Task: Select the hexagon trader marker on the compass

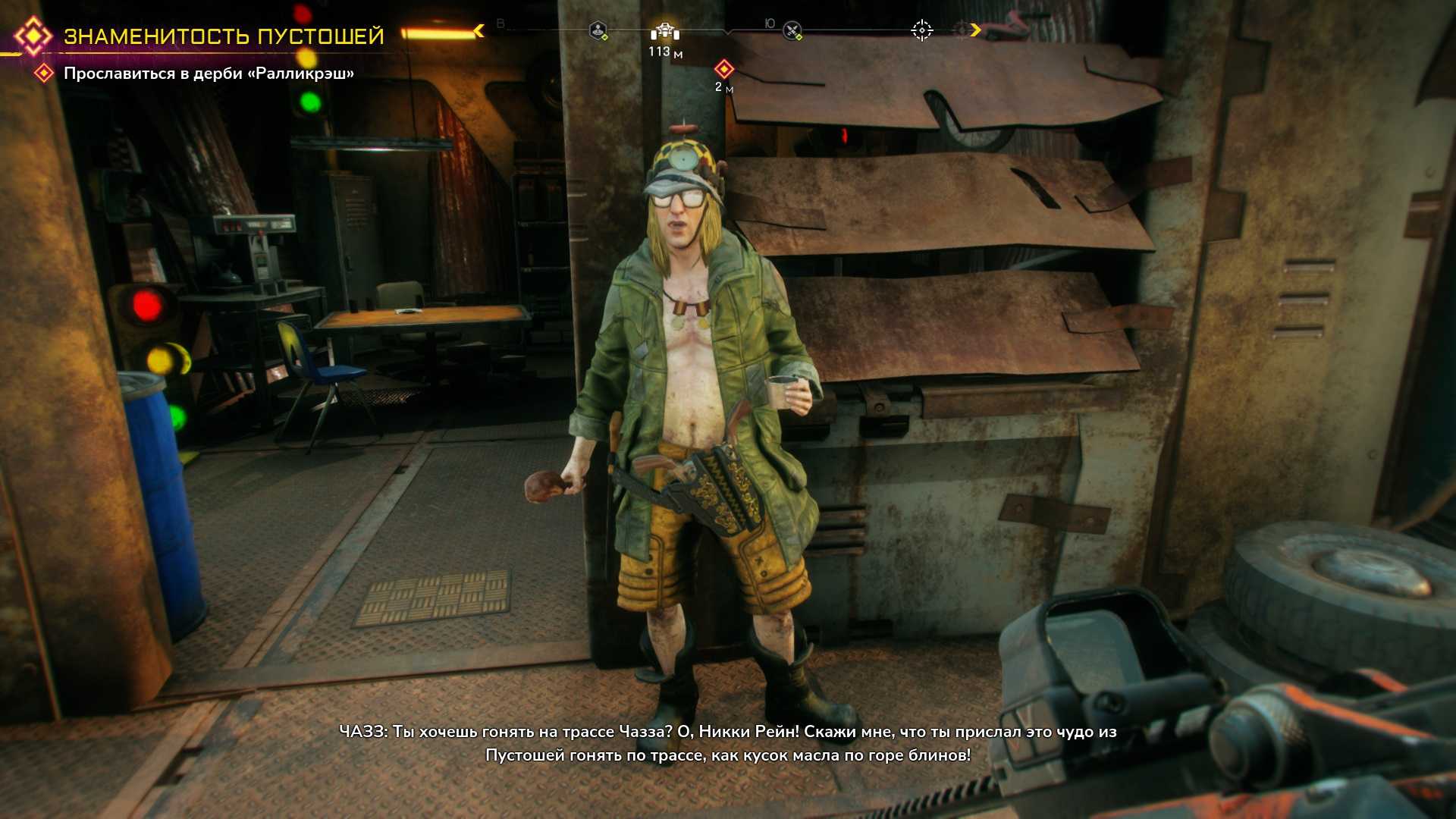Action: coord(598,31)
